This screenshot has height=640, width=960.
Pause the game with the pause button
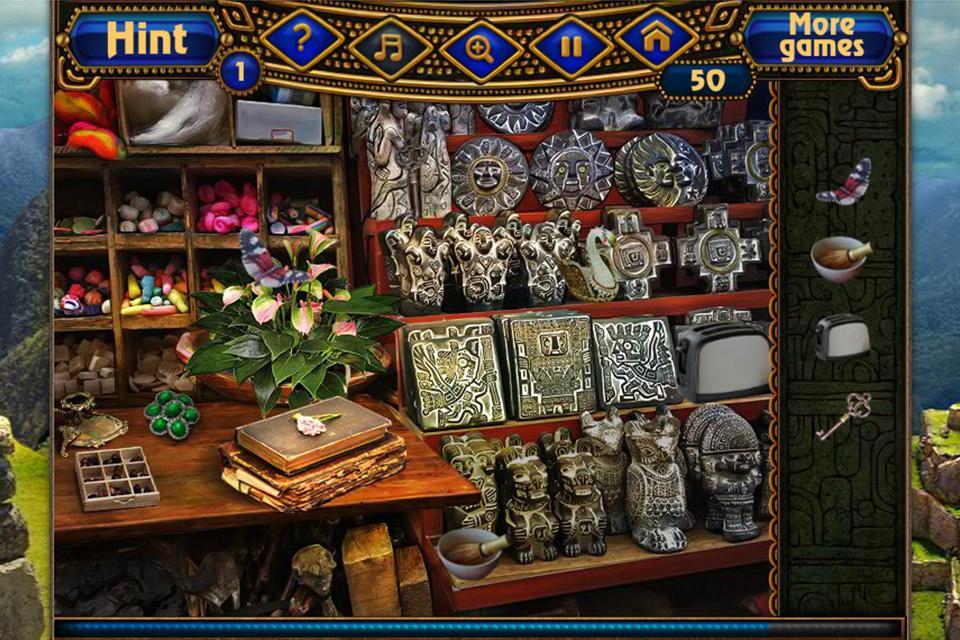point(571,46)
